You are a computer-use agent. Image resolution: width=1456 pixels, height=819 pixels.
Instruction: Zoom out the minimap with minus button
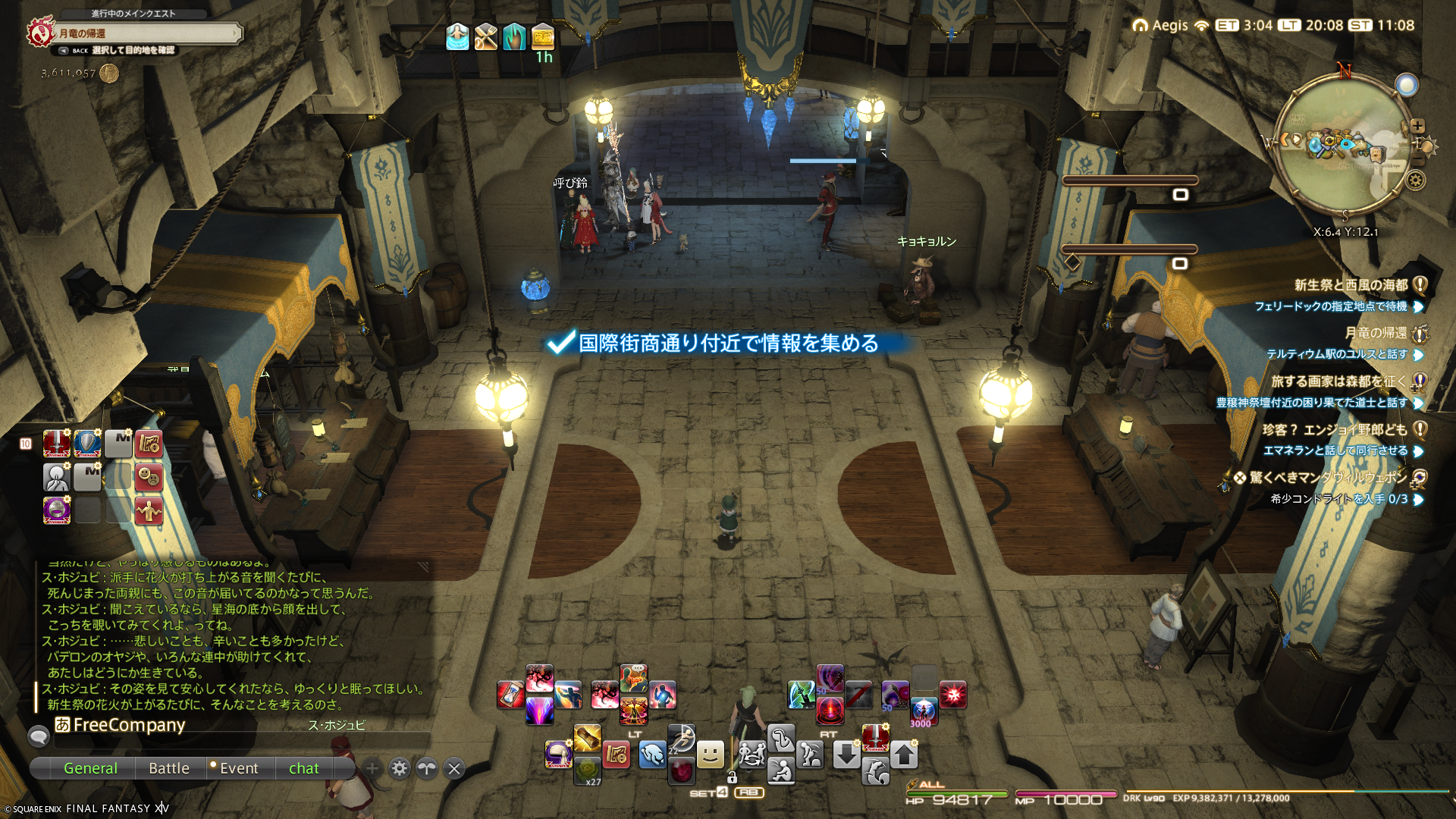coord(1417,161)
